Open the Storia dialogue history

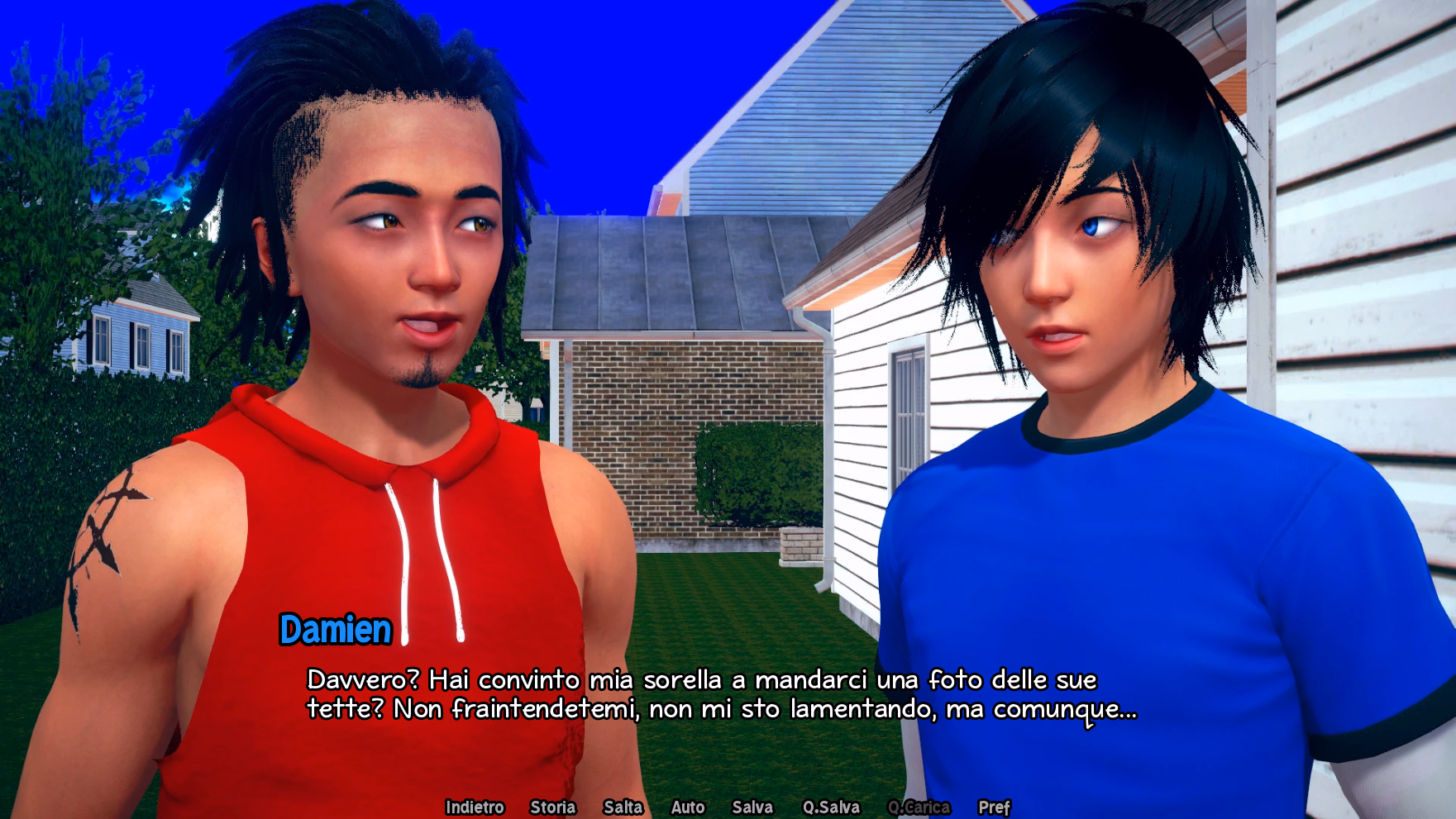(552, 807)
